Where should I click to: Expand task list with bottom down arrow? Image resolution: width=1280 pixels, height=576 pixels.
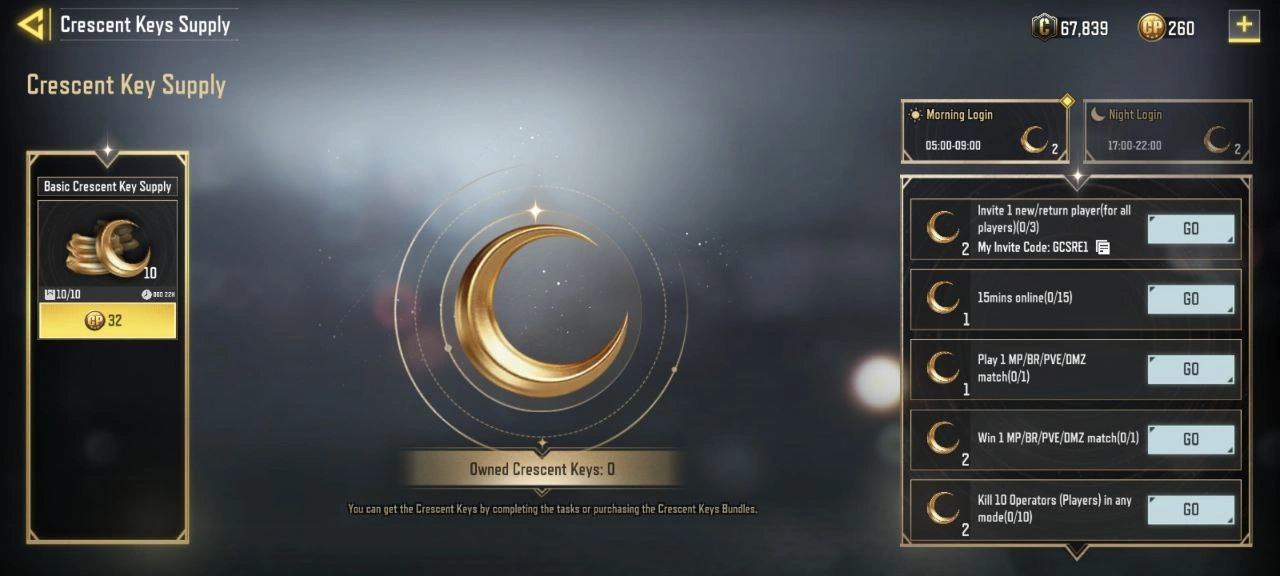(x=1076, y=552)
